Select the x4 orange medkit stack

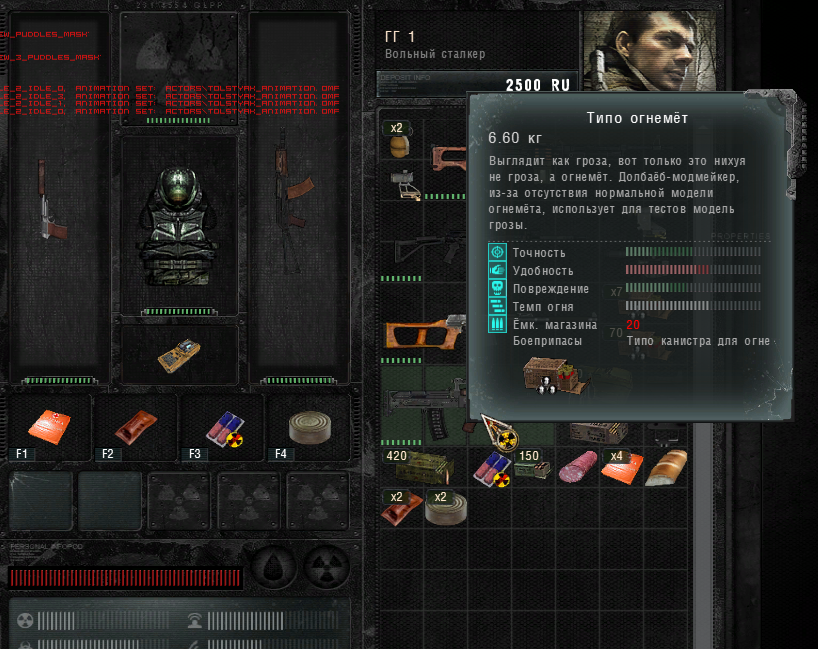click(x=621, y=467)
